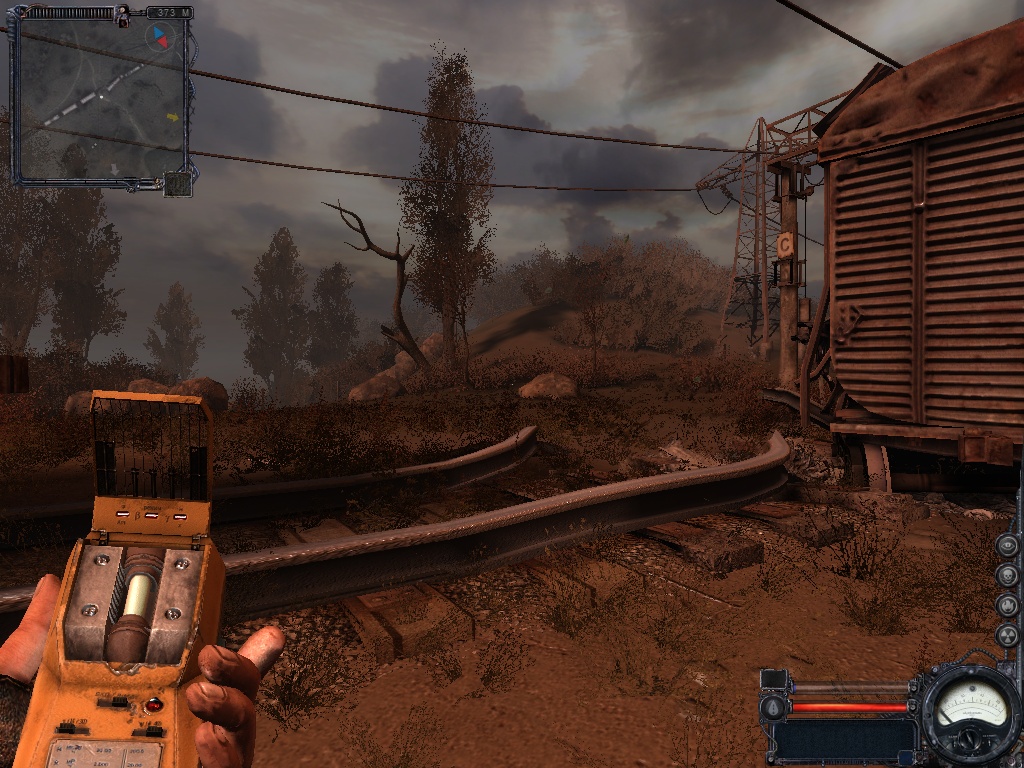
Task: Select the radiation trefoil icon
Action: pyautogui.click(x=1007, y=635)
